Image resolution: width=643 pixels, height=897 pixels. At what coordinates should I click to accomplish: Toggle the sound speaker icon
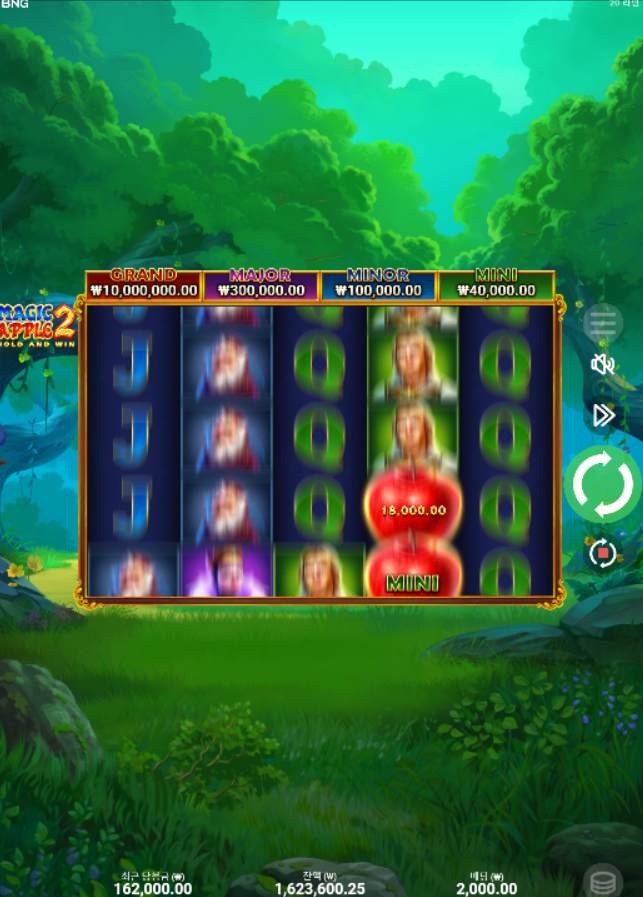(603, 365)
